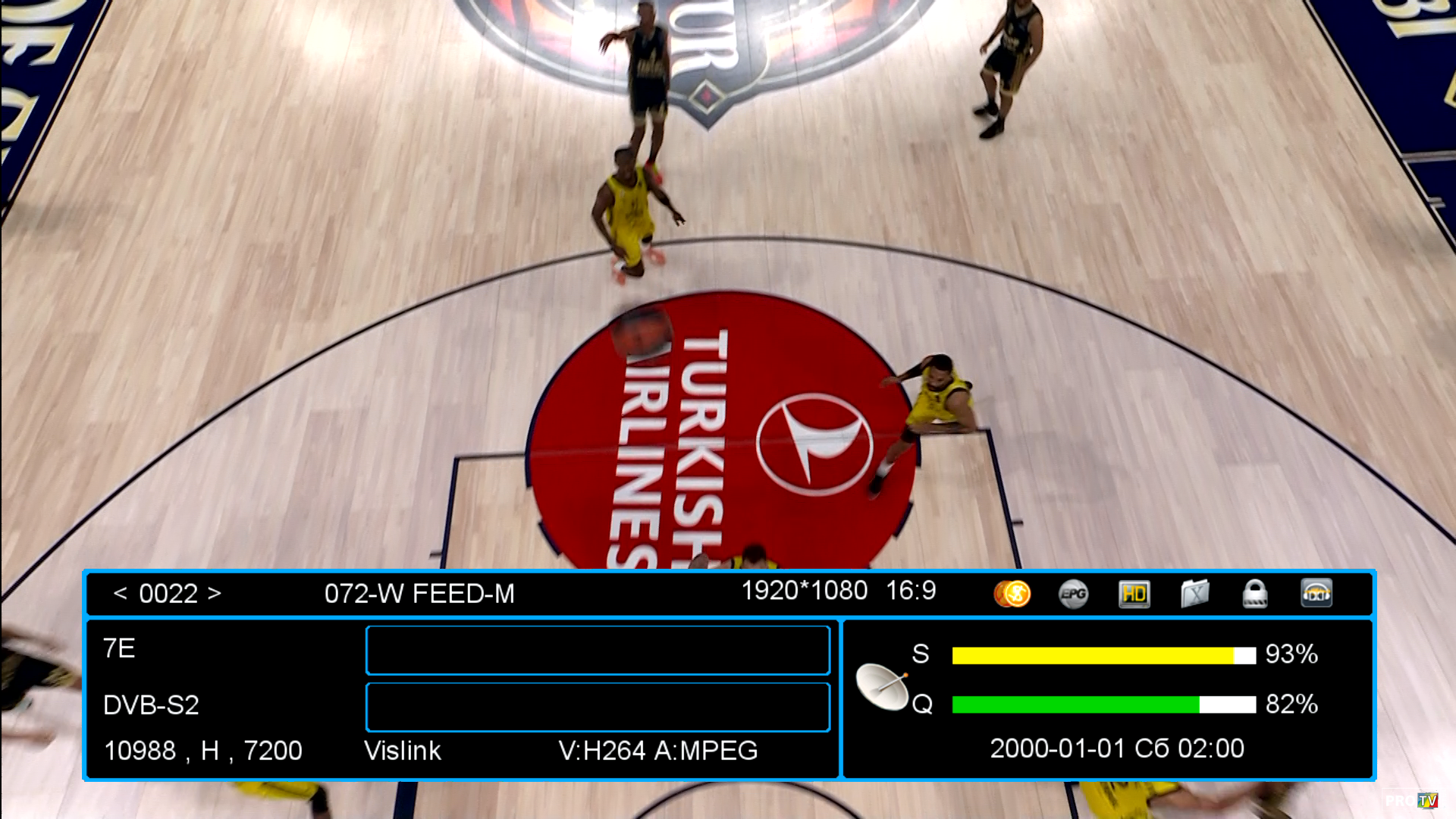This screenshot has width=1456, height=819.
Task: Open the EPG guide icon
Action: click(x=1073, y=594)
